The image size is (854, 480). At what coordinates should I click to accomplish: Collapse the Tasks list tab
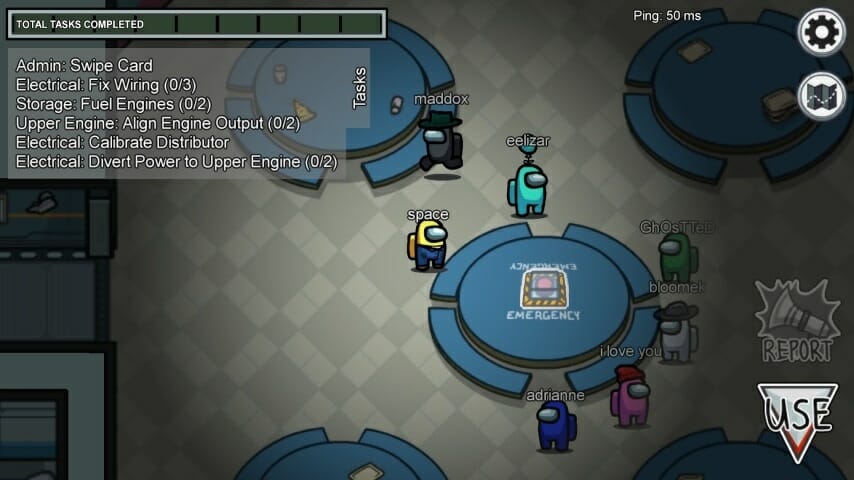click(360, 88)
